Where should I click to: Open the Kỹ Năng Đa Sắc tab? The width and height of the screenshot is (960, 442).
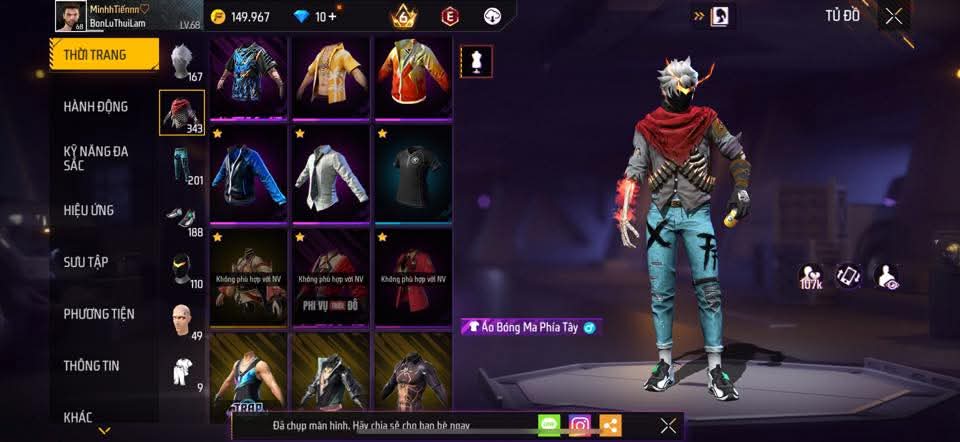(96, 158)
